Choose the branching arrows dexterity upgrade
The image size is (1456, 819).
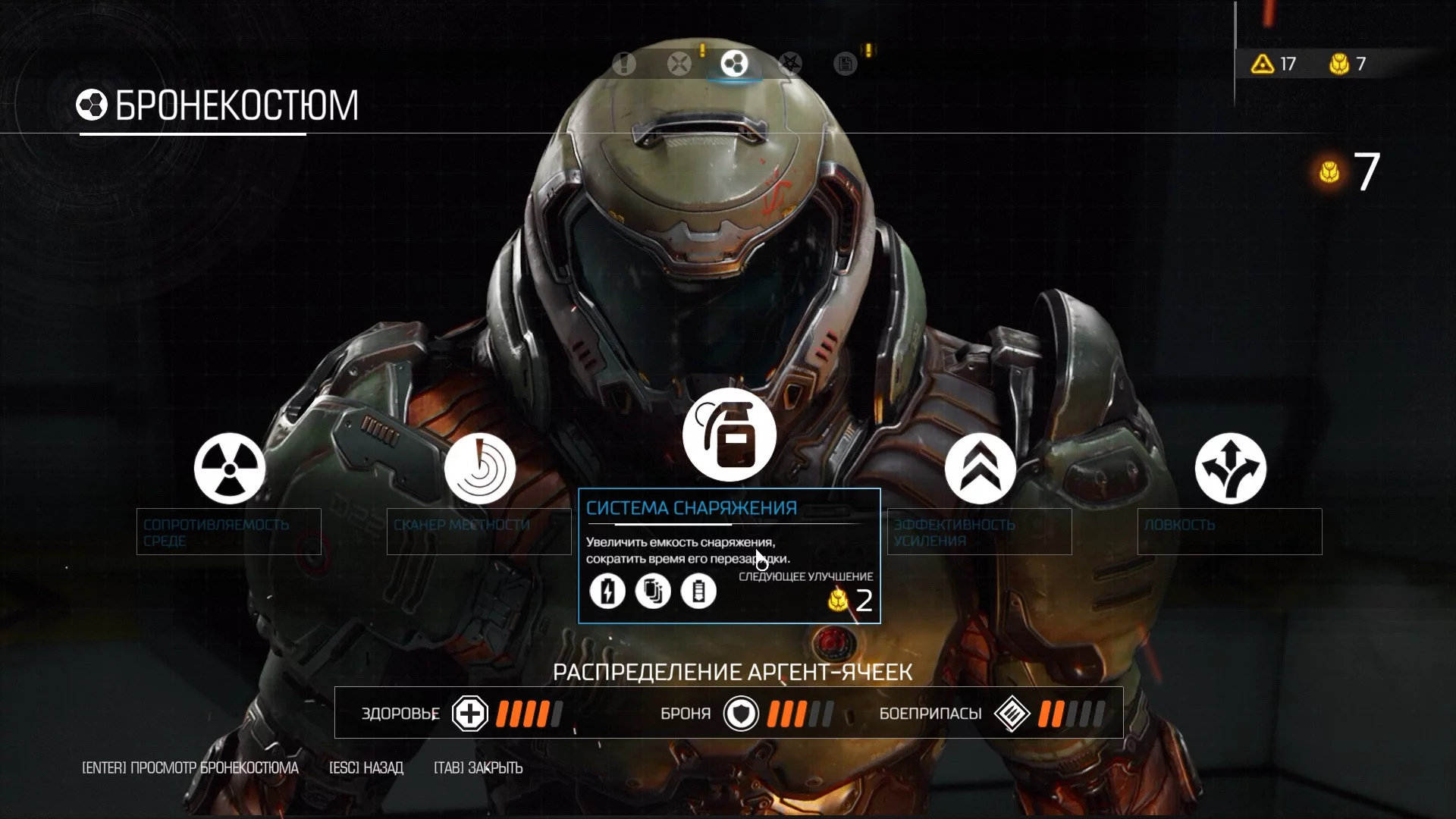[1230, 469]
